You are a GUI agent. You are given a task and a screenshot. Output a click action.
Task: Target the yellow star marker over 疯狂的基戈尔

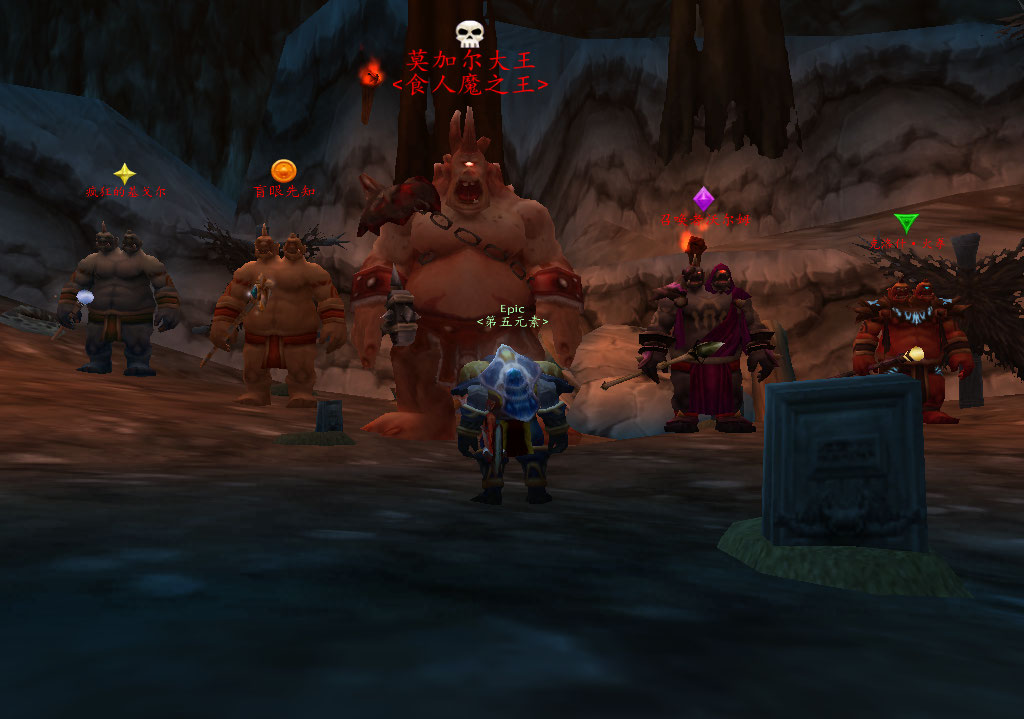coord(124,174)
